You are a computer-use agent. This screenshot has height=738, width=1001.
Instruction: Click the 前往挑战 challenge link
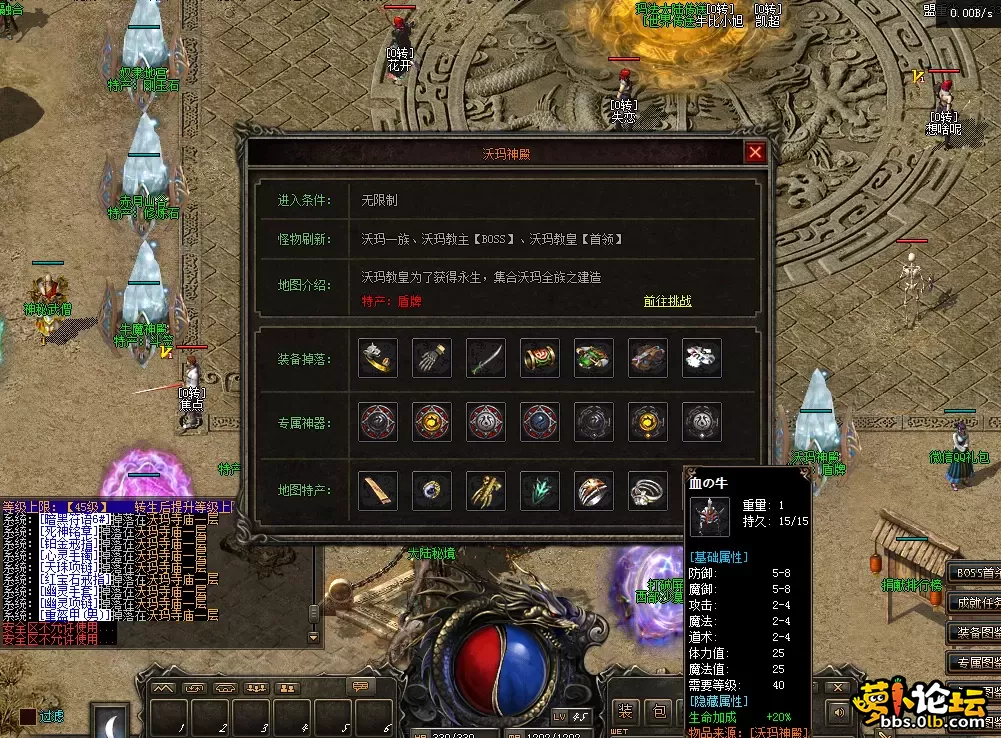tap(667, 301)
